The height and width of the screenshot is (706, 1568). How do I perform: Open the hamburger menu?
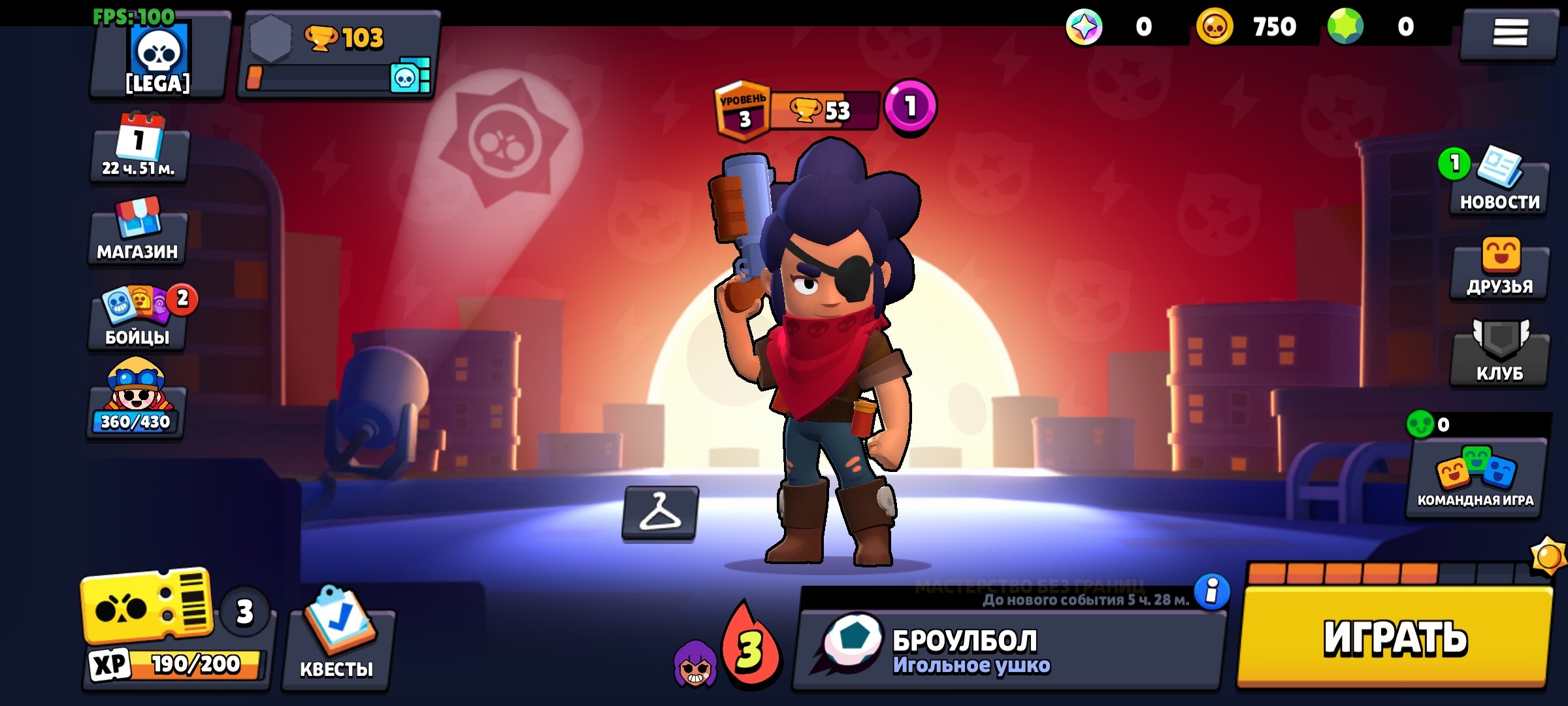[x=1509, y=33]
